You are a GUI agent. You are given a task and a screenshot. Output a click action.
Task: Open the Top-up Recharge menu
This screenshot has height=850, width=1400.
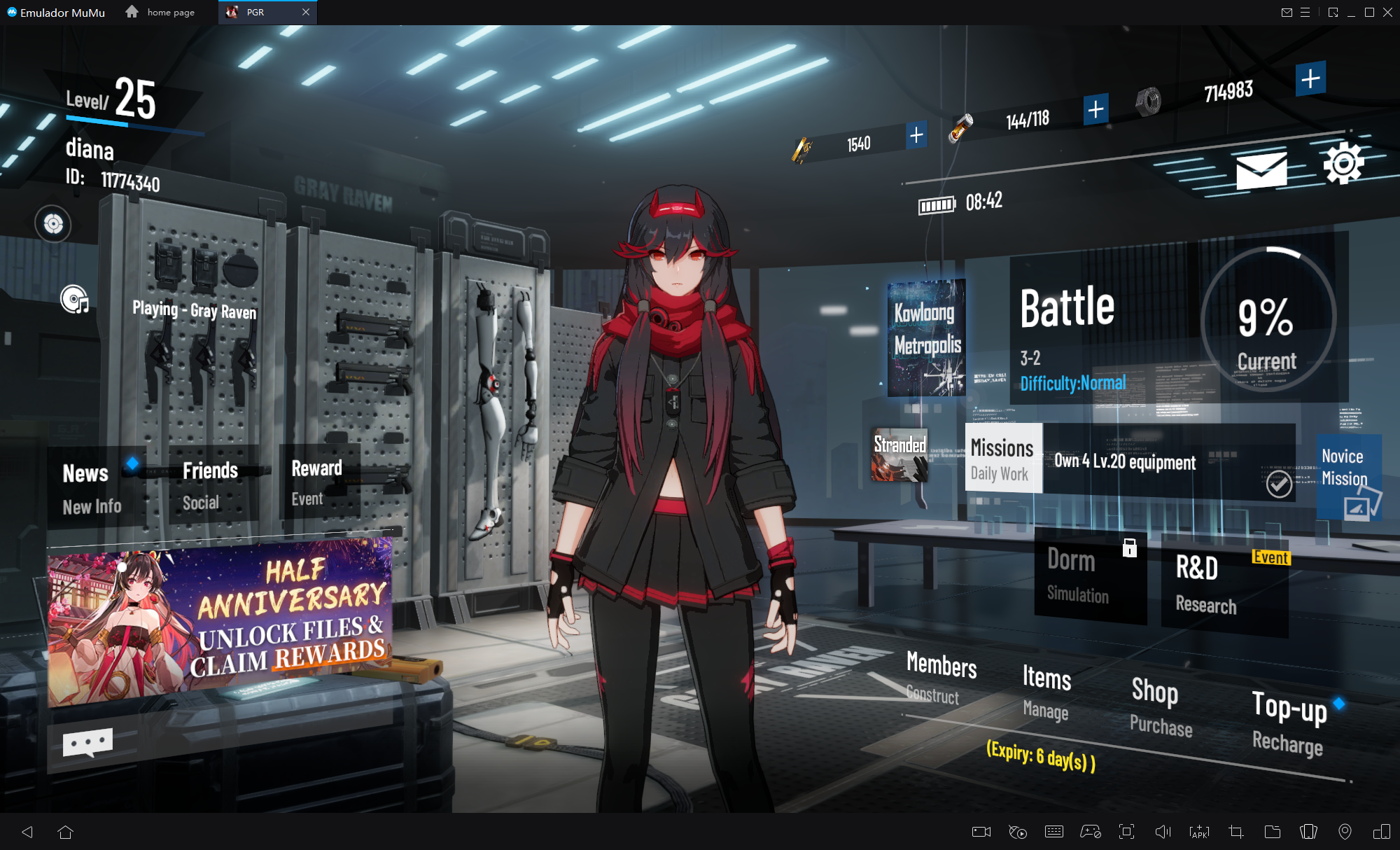click(1289, 722)
